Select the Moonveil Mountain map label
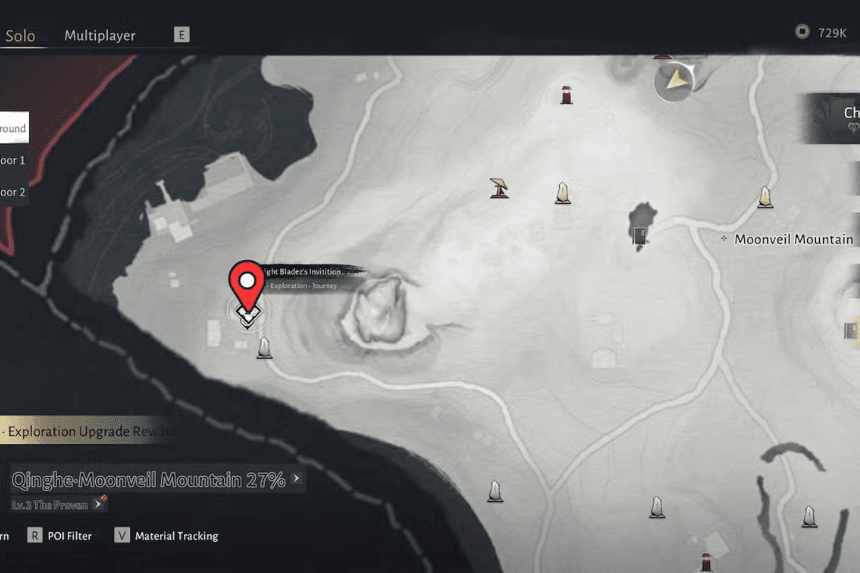860x573 pixels. (793, 240)
